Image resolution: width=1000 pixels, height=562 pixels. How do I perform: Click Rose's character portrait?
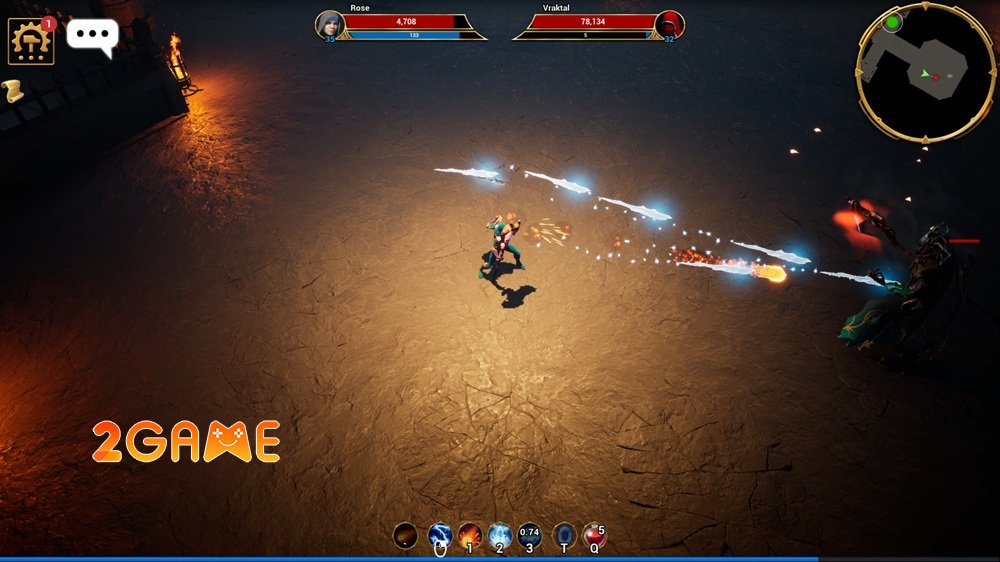point(330,25)
